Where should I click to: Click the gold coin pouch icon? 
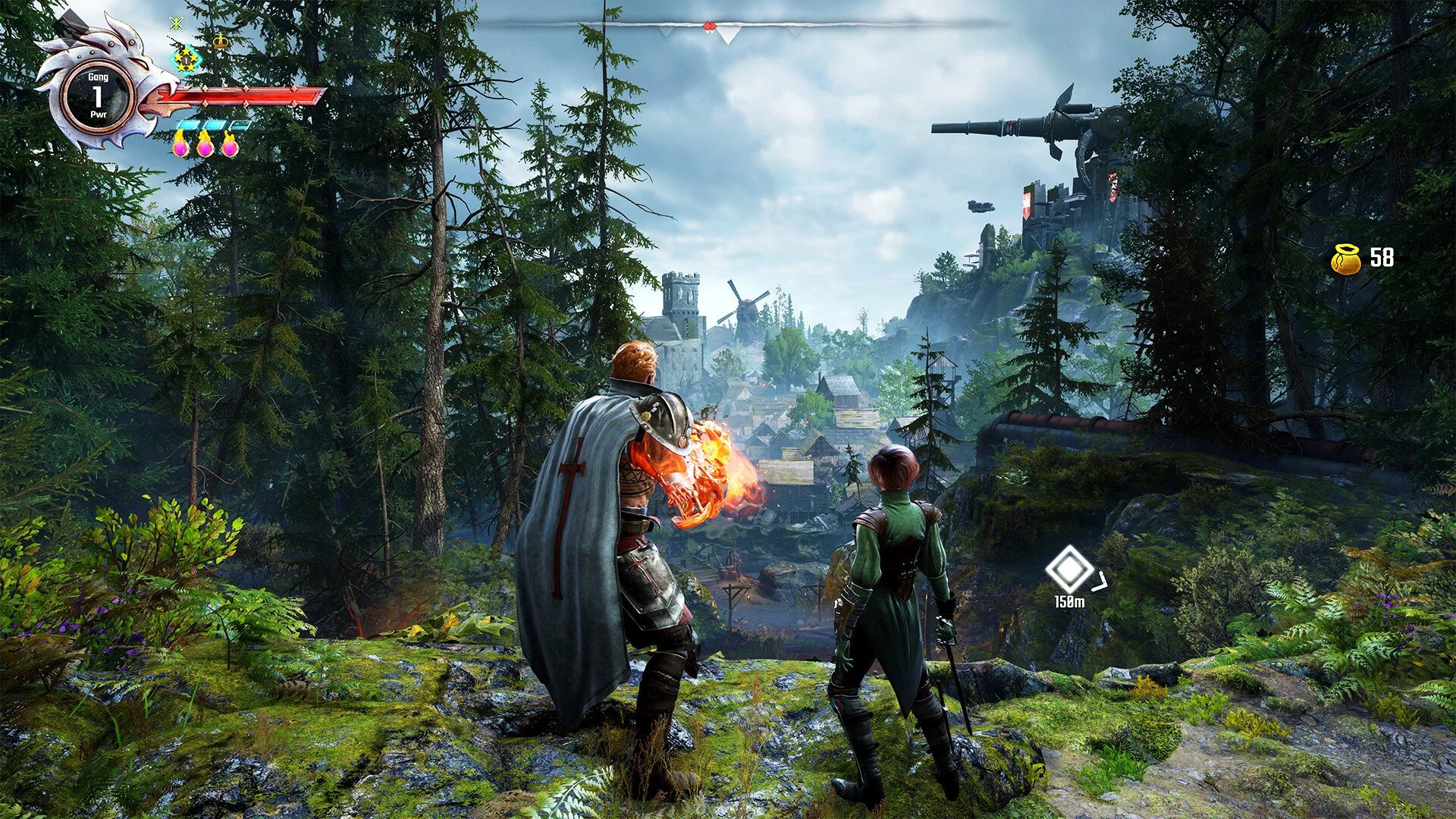click(x=1346, y=259)
